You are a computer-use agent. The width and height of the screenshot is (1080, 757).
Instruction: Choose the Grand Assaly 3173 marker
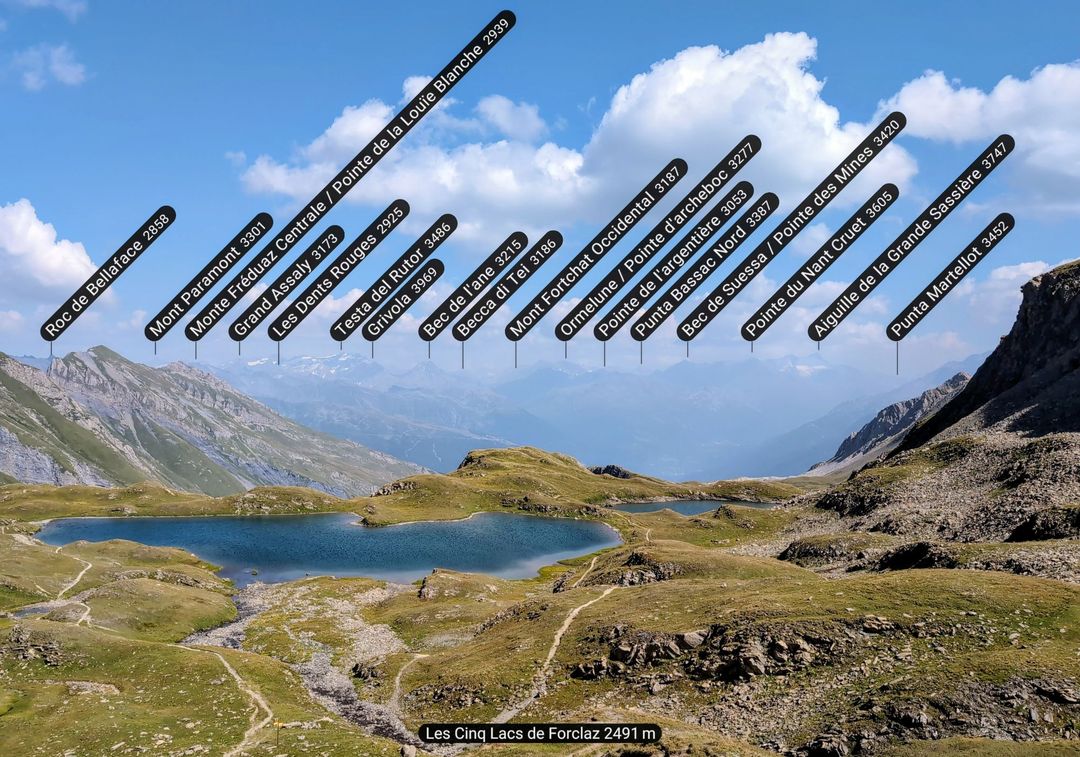286,283
